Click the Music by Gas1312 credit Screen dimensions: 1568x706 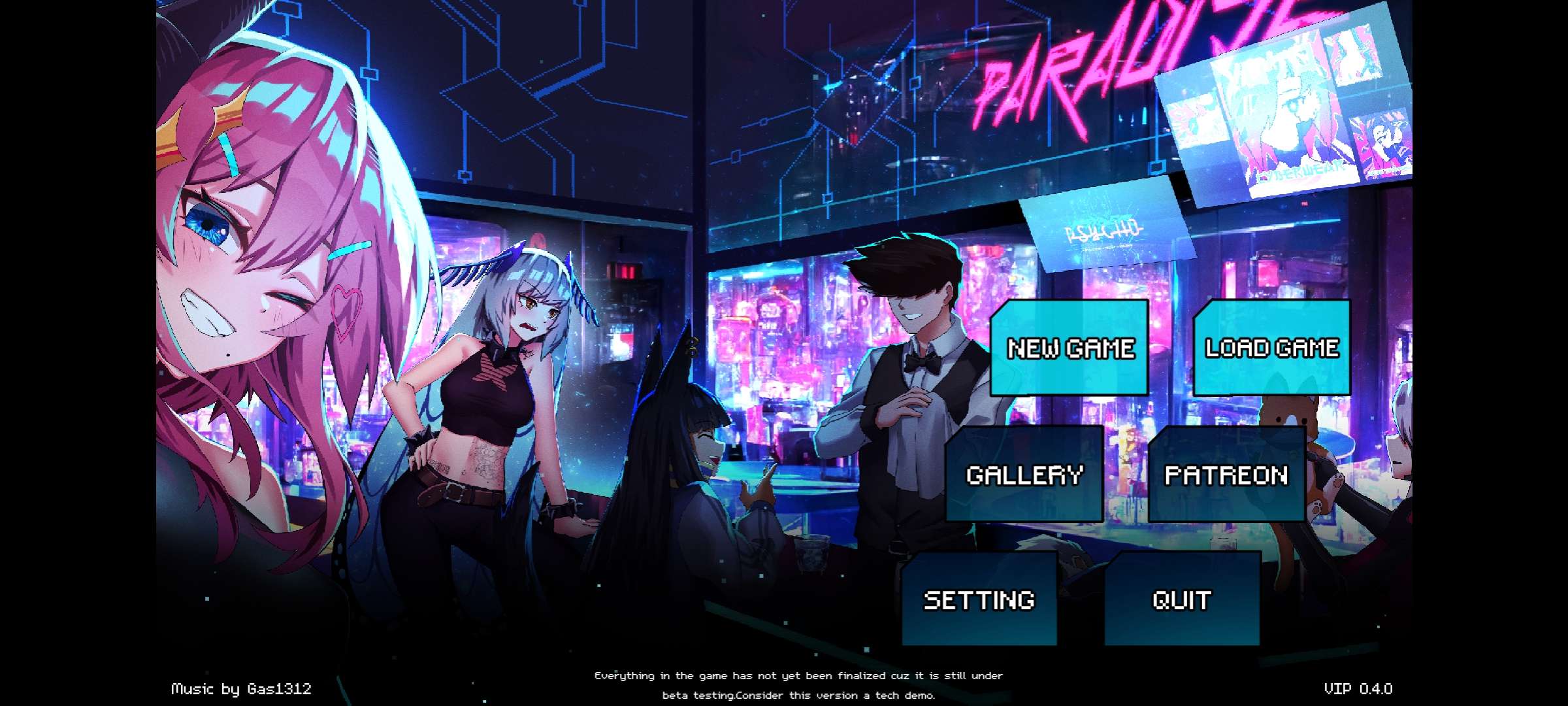click(x=242, y=688)
